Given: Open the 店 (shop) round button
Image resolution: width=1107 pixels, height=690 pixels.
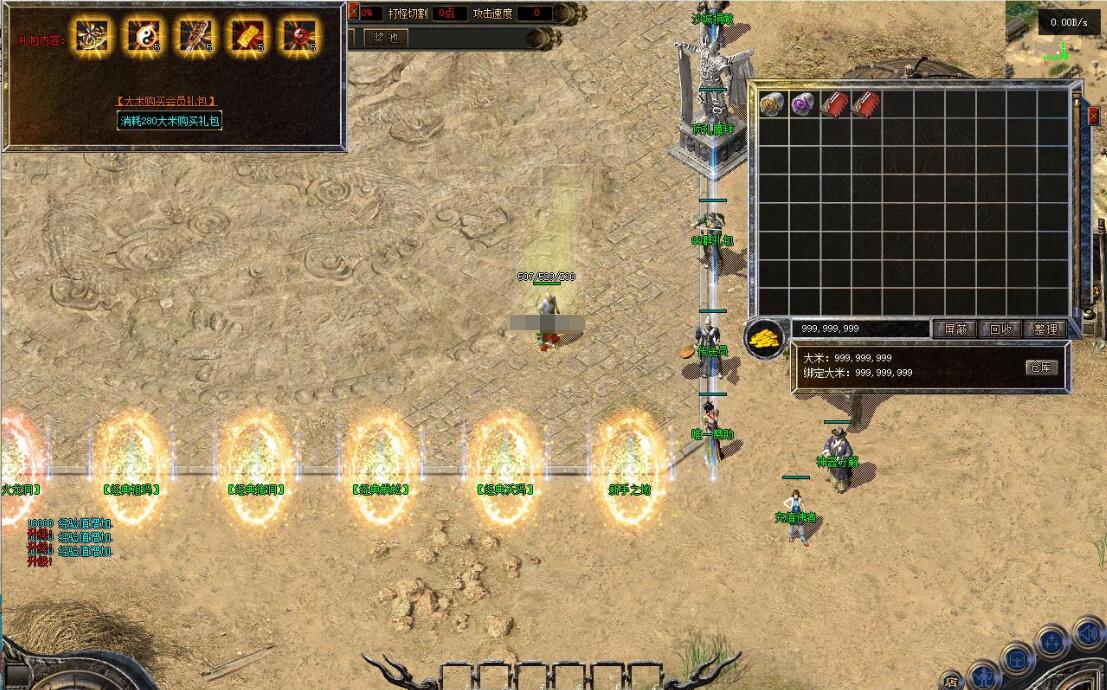Looking at the screenshot, I should coord(951,682).
